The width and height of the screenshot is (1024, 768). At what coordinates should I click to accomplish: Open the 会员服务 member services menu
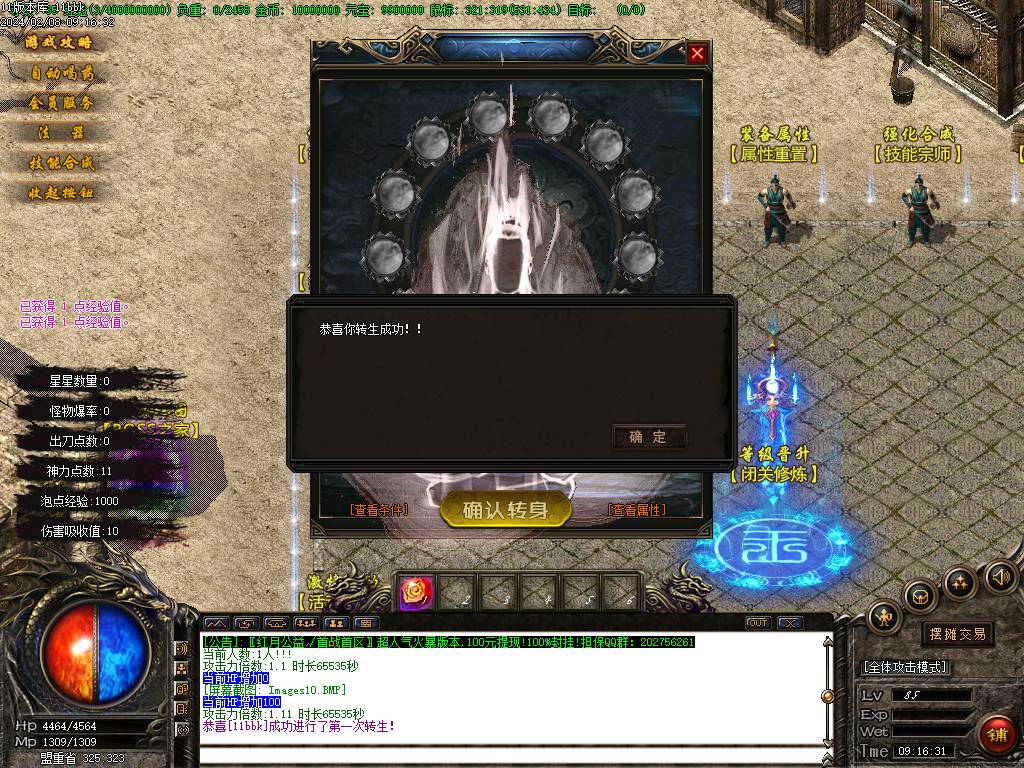pyautogui.click(x=61, y=103)
